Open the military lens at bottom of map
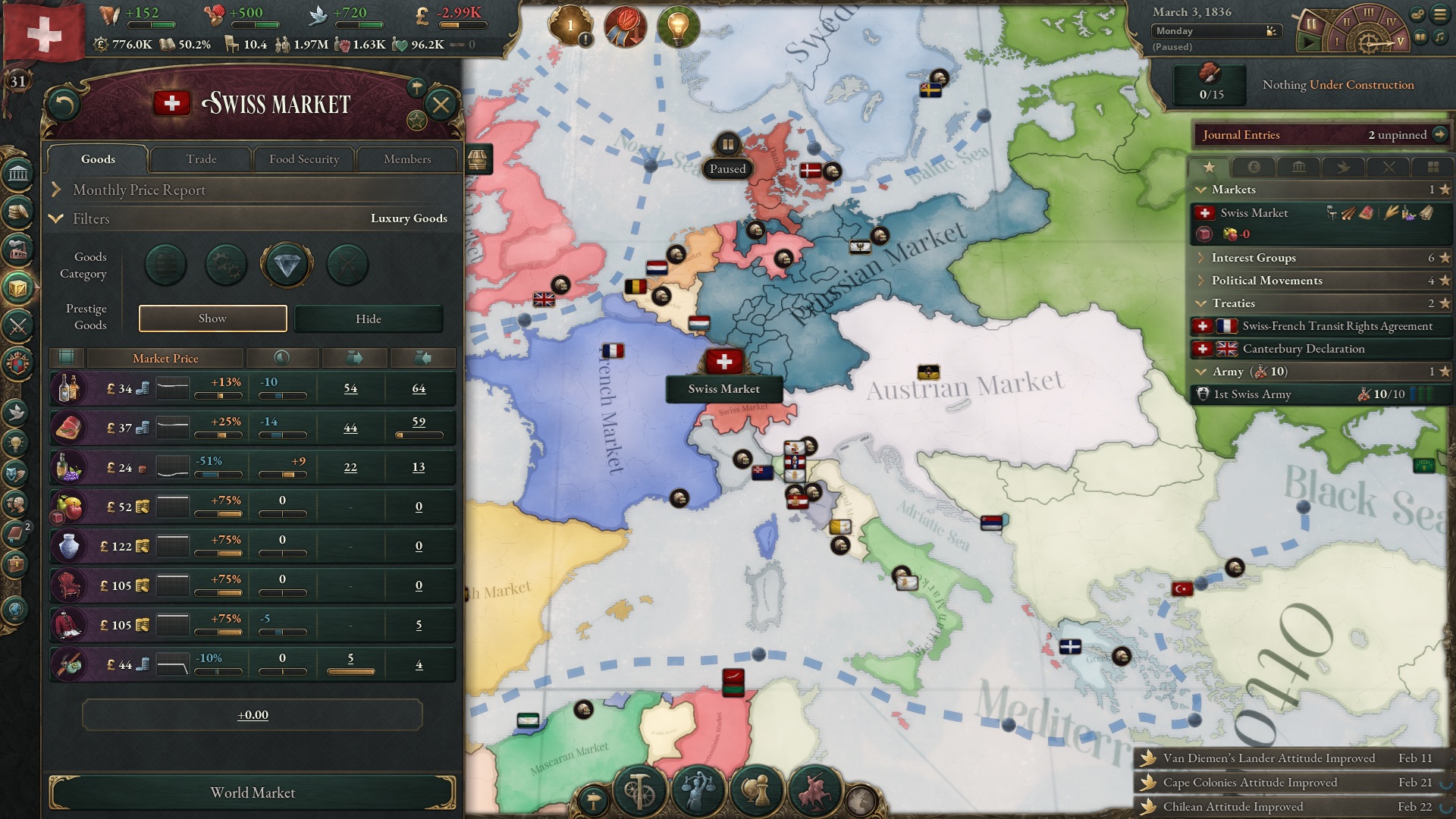Screen dimensions: 1456x819 click(815, 790)
